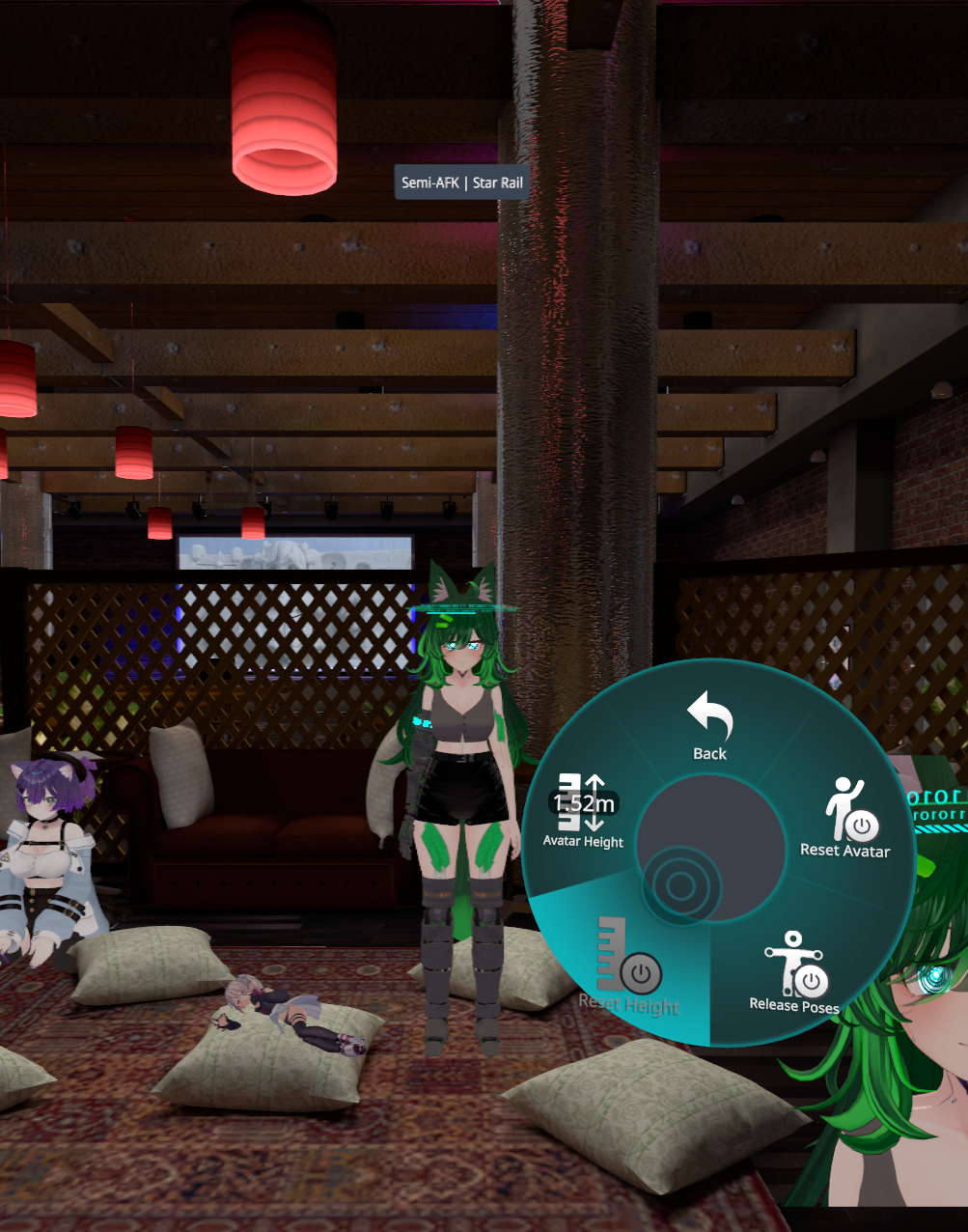The width and height of the screenshot is (968, 1232).
Task: Go back in the radial menu
Action: point(709,726)
